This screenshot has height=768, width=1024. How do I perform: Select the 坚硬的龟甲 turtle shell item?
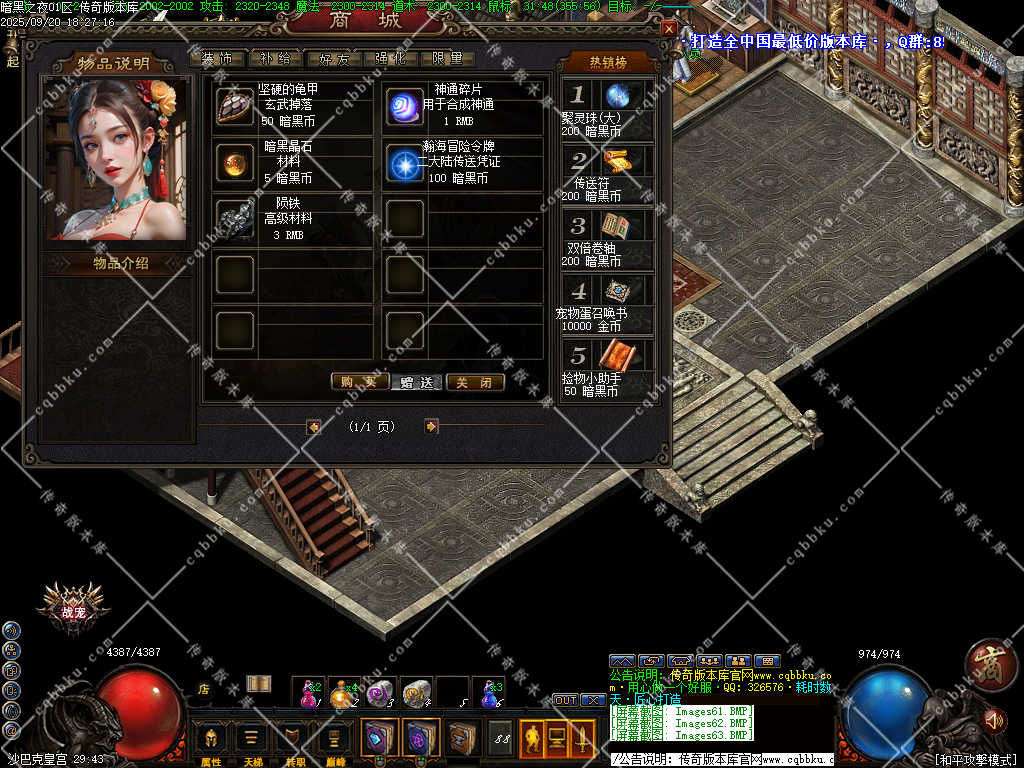(235, 106)
